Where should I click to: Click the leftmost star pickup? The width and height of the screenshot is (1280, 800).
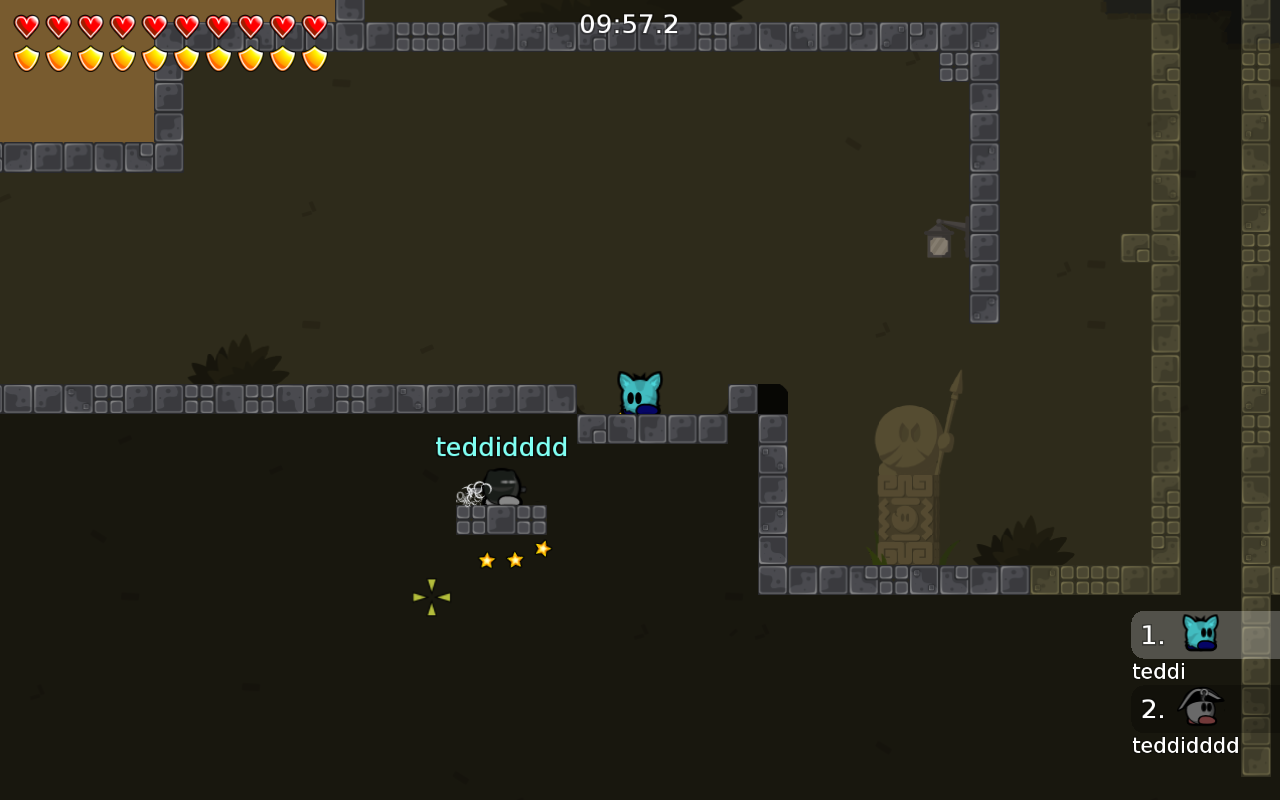[486, 560]
